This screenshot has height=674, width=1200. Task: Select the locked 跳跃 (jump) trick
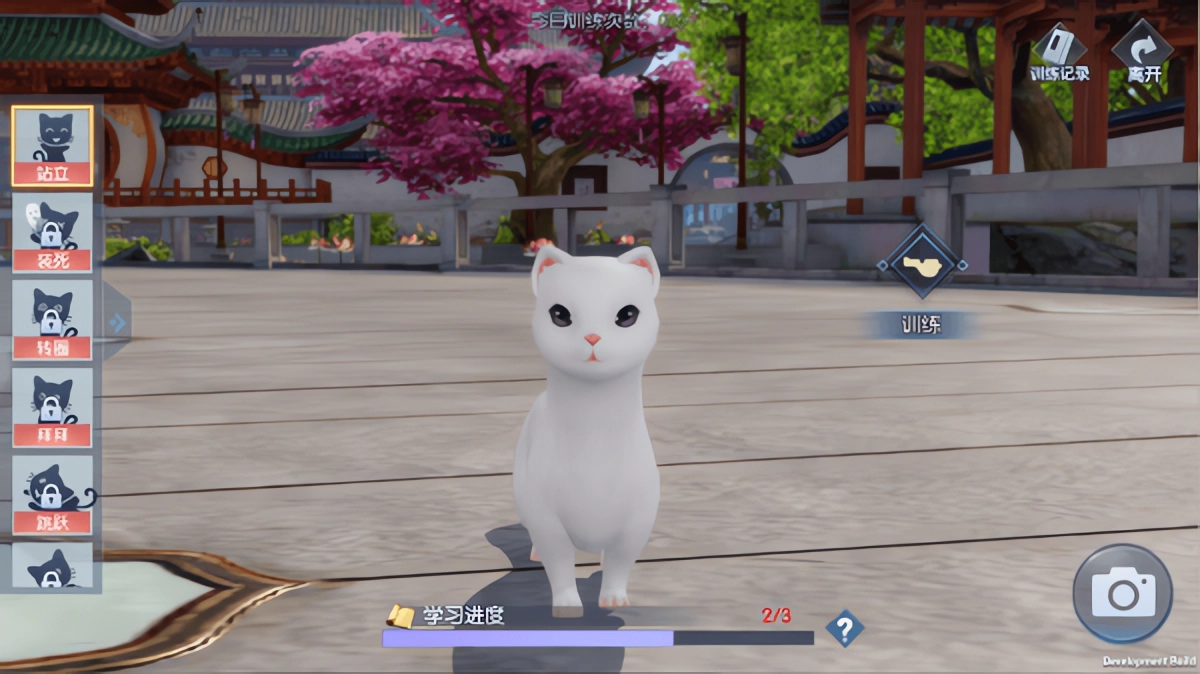(52, 495)
